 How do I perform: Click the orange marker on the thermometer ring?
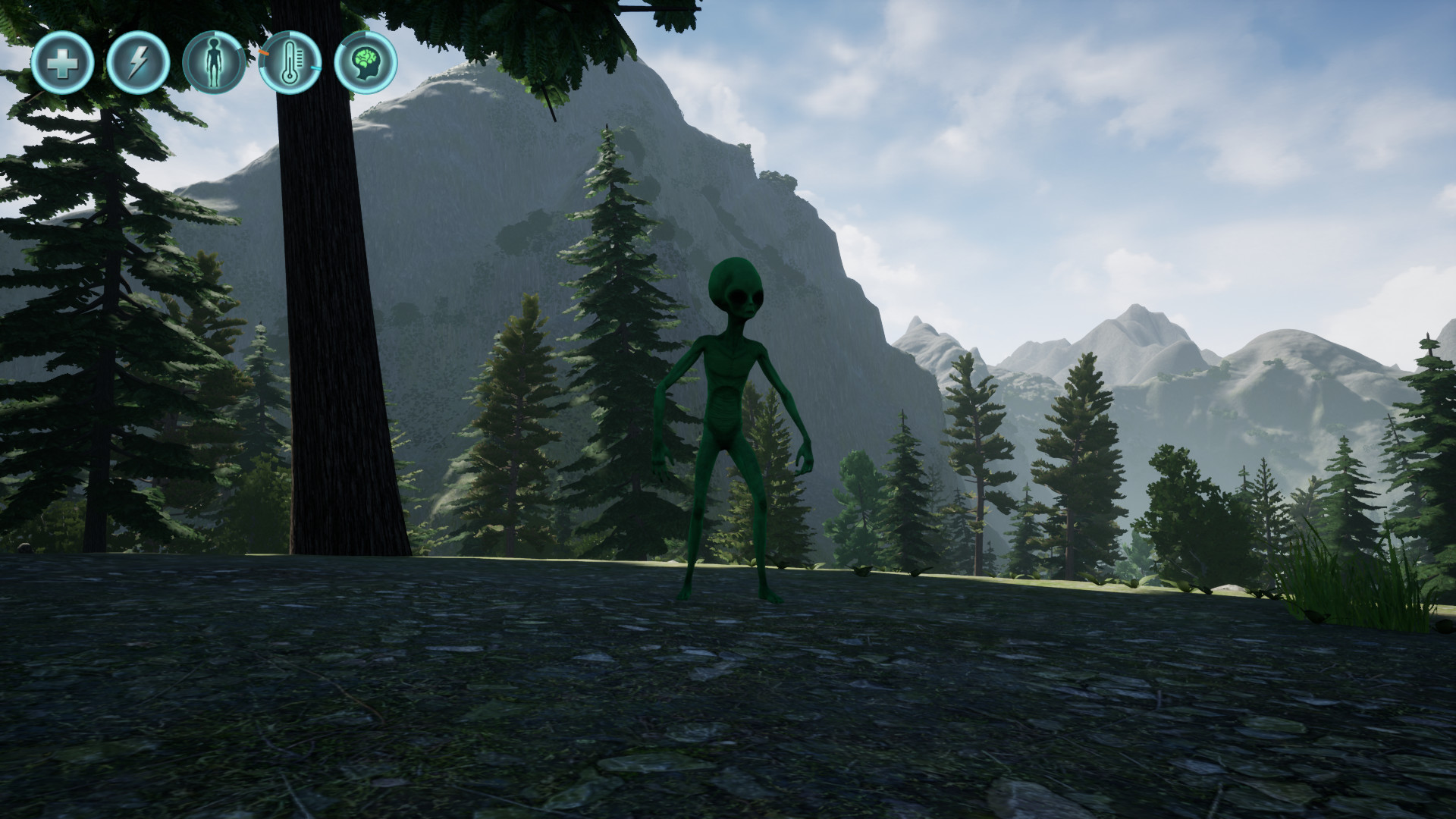(x=263, y=54)
